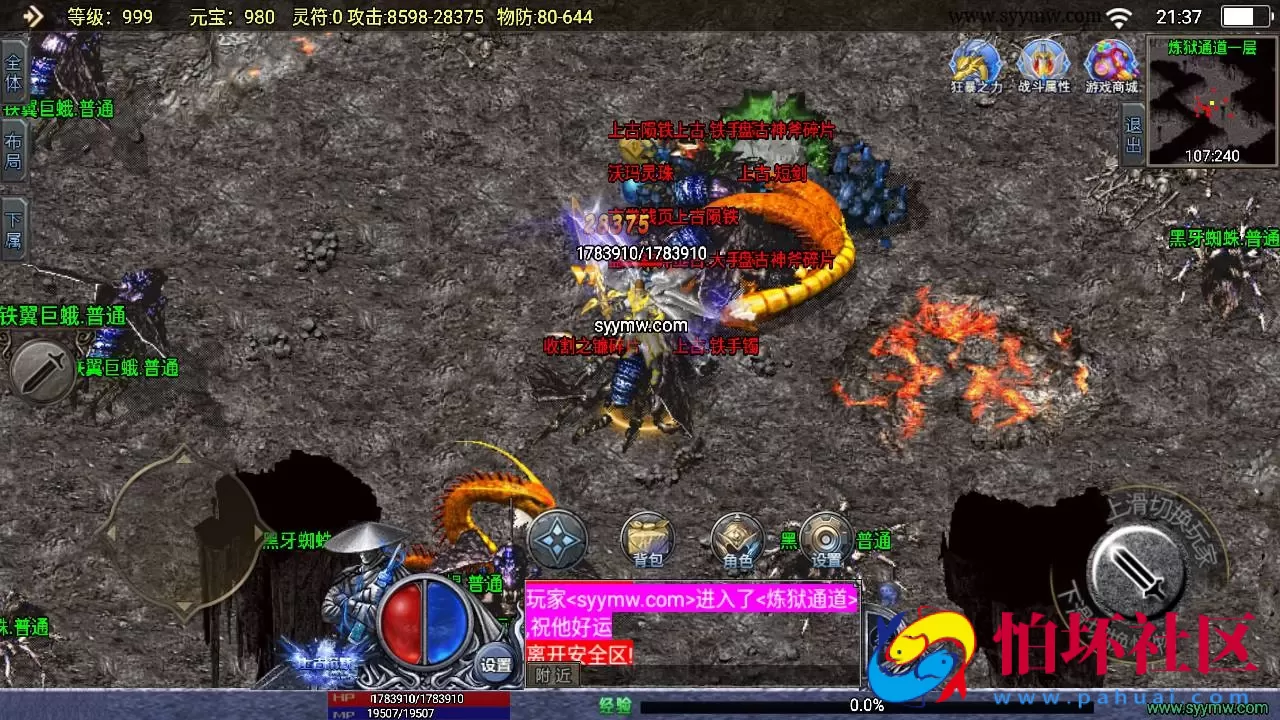
Task: Activate the 狂暴之力 dragon icon
Action: [x=975, y=65]
